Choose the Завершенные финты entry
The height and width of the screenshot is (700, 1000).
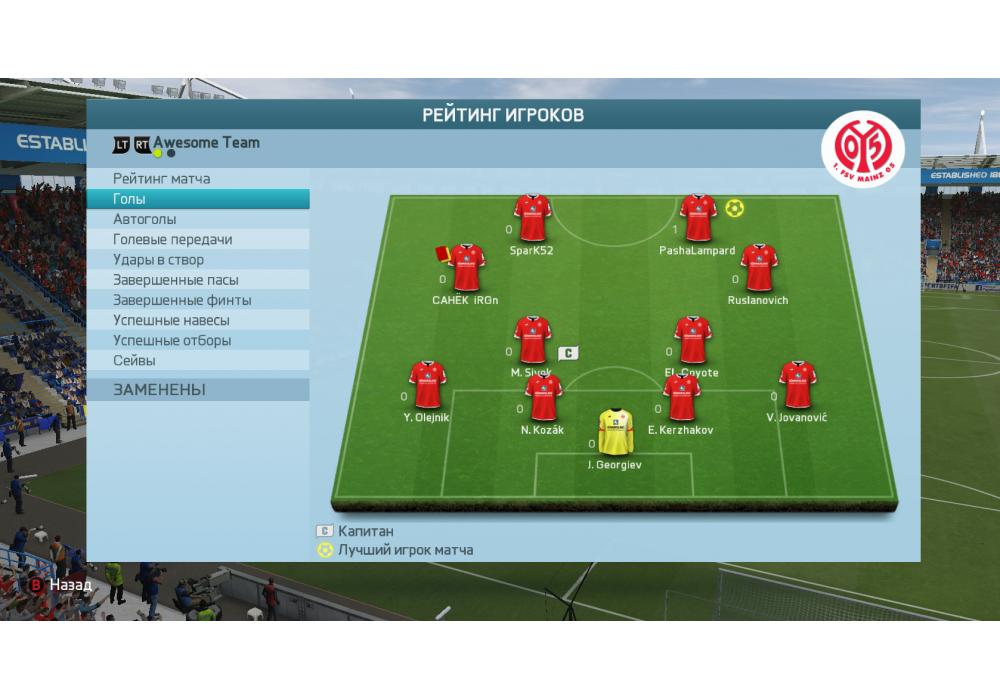pos(181,300)
